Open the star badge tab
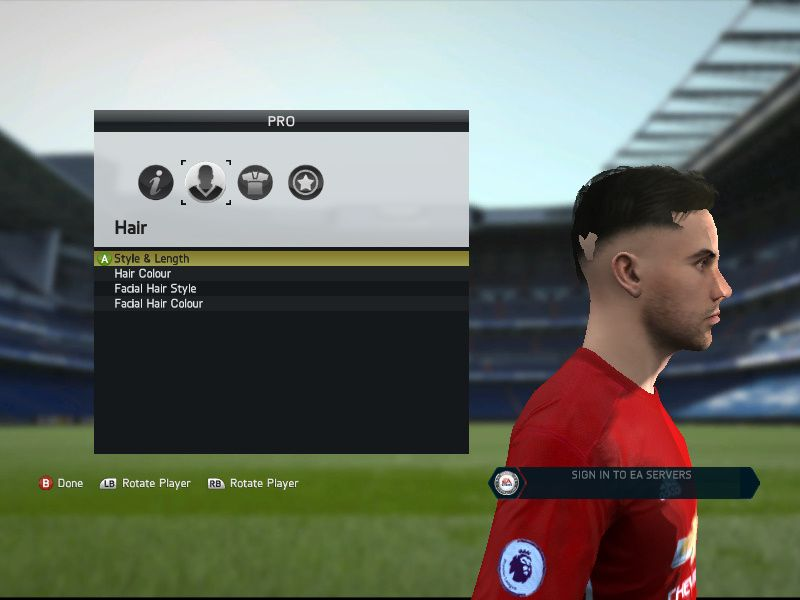 tap(306, 182)
